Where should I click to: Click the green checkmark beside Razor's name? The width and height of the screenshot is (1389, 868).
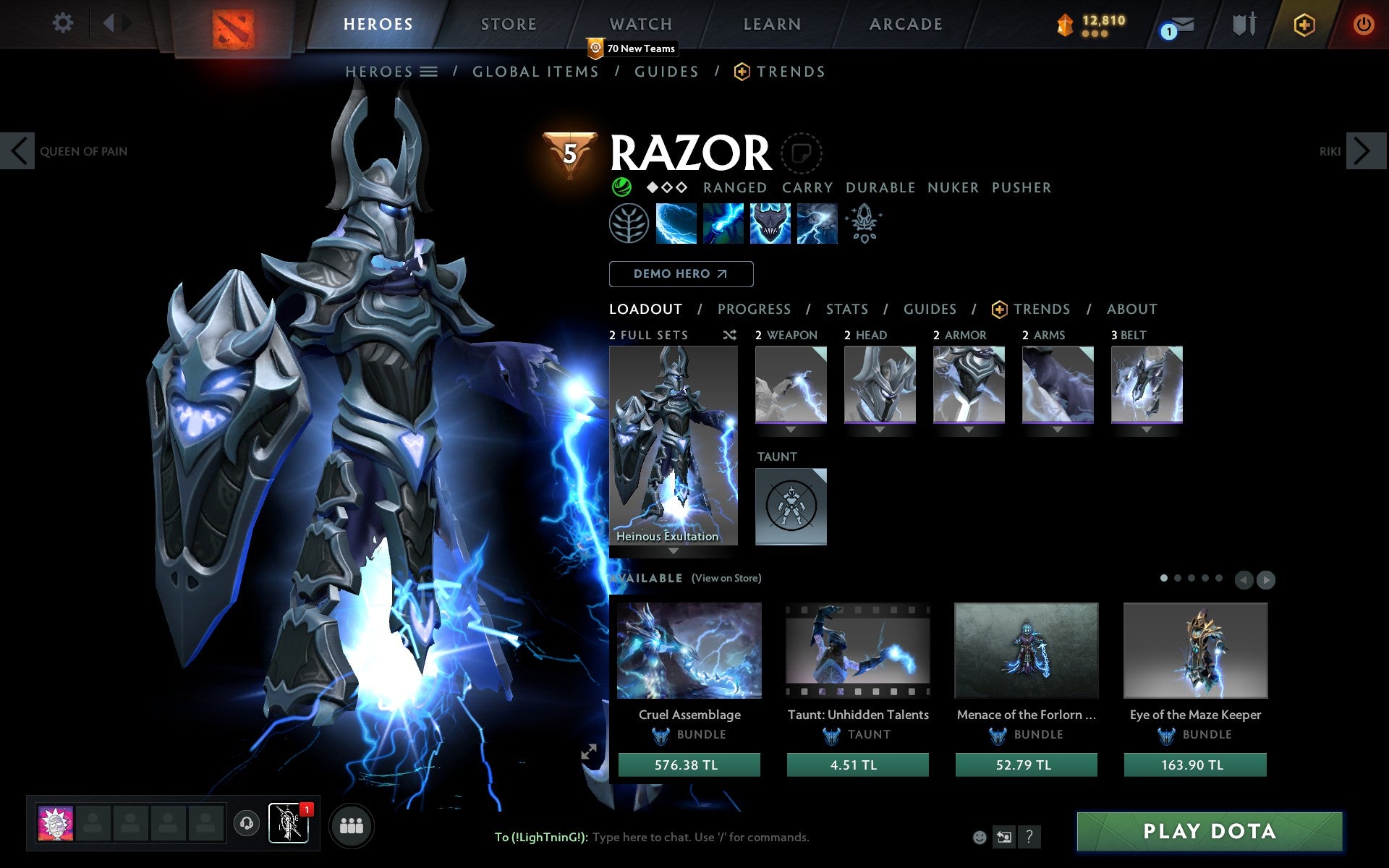tap(620, 187)
